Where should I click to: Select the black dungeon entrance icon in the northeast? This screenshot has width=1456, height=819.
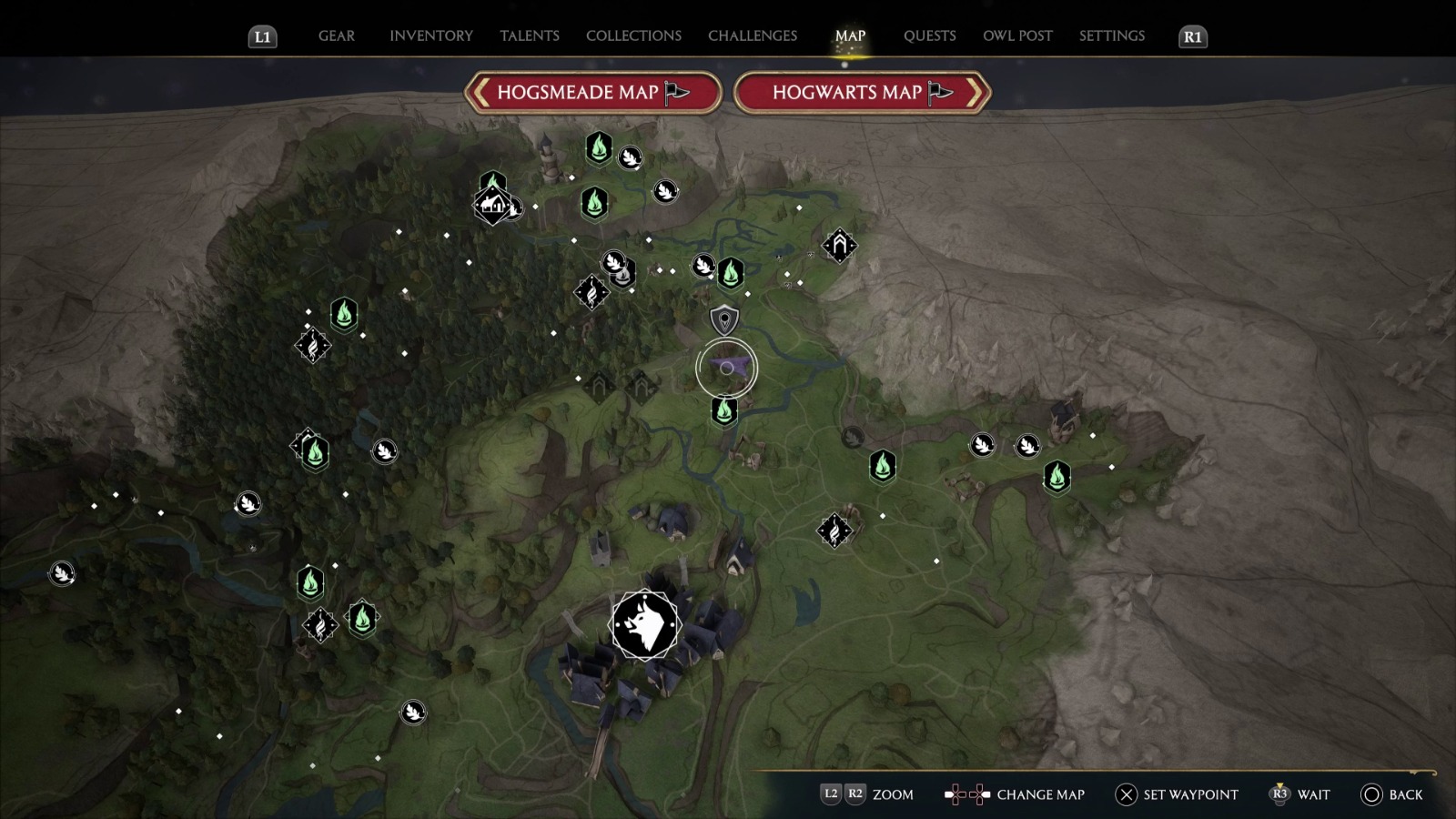(x=838, y=245)
